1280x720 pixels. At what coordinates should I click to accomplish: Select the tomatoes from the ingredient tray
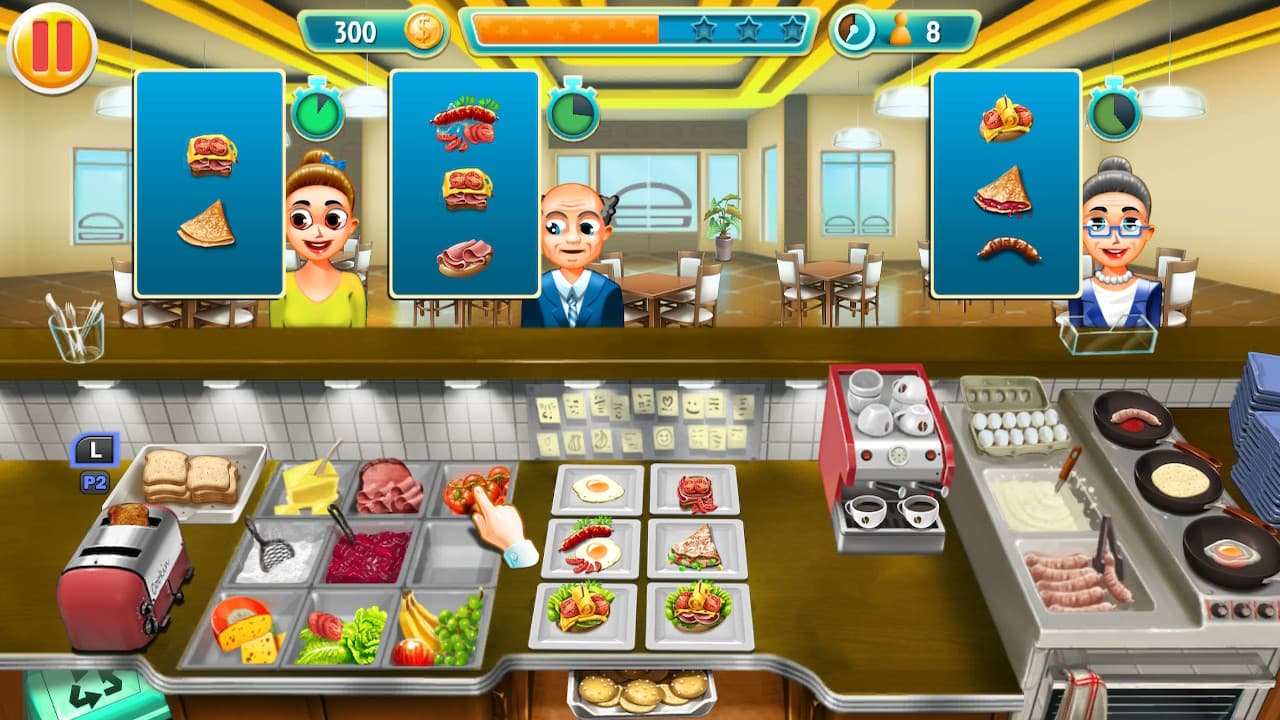(x=475, y=490)
